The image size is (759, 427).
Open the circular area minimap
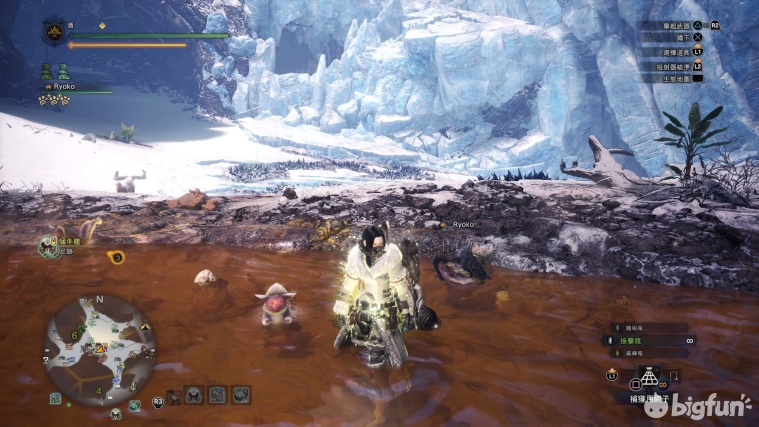pos(97,348)
